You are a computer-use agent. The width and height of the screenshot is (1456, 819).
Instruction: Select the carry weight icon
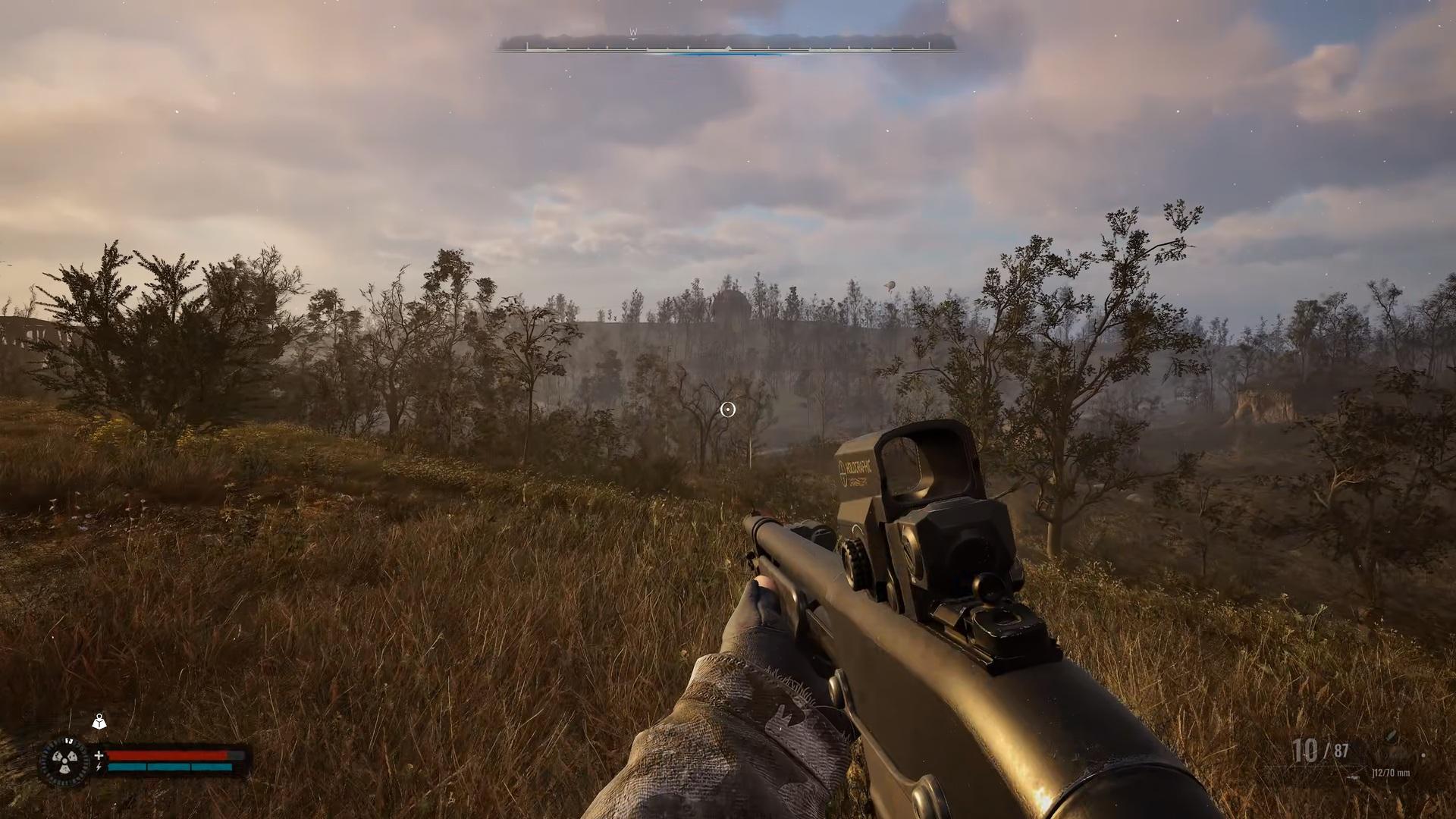(x=99, y=722)
